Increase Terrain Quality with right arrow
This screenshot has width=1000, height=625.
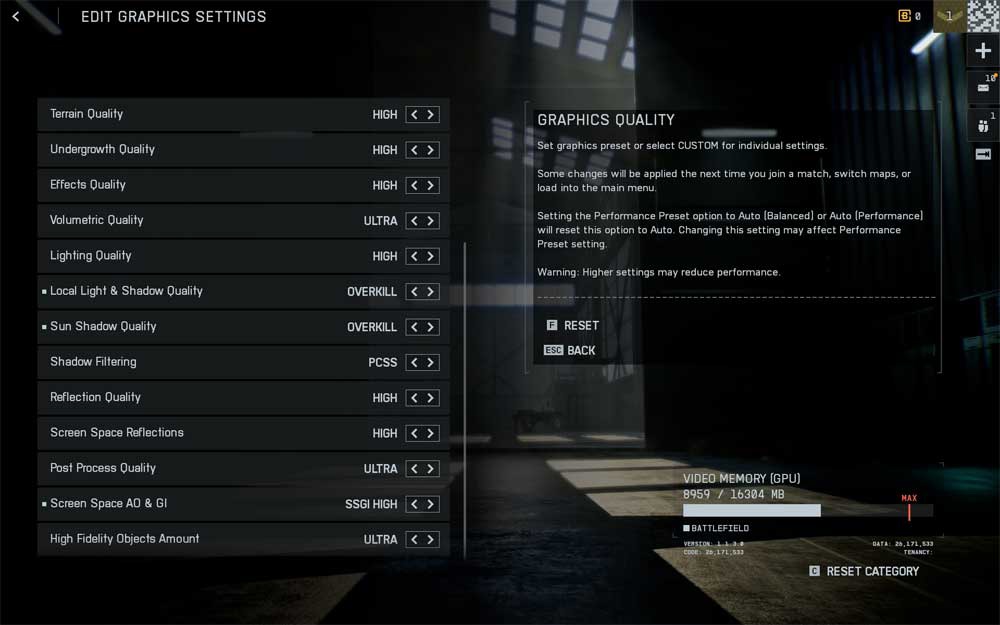point(431,115)
